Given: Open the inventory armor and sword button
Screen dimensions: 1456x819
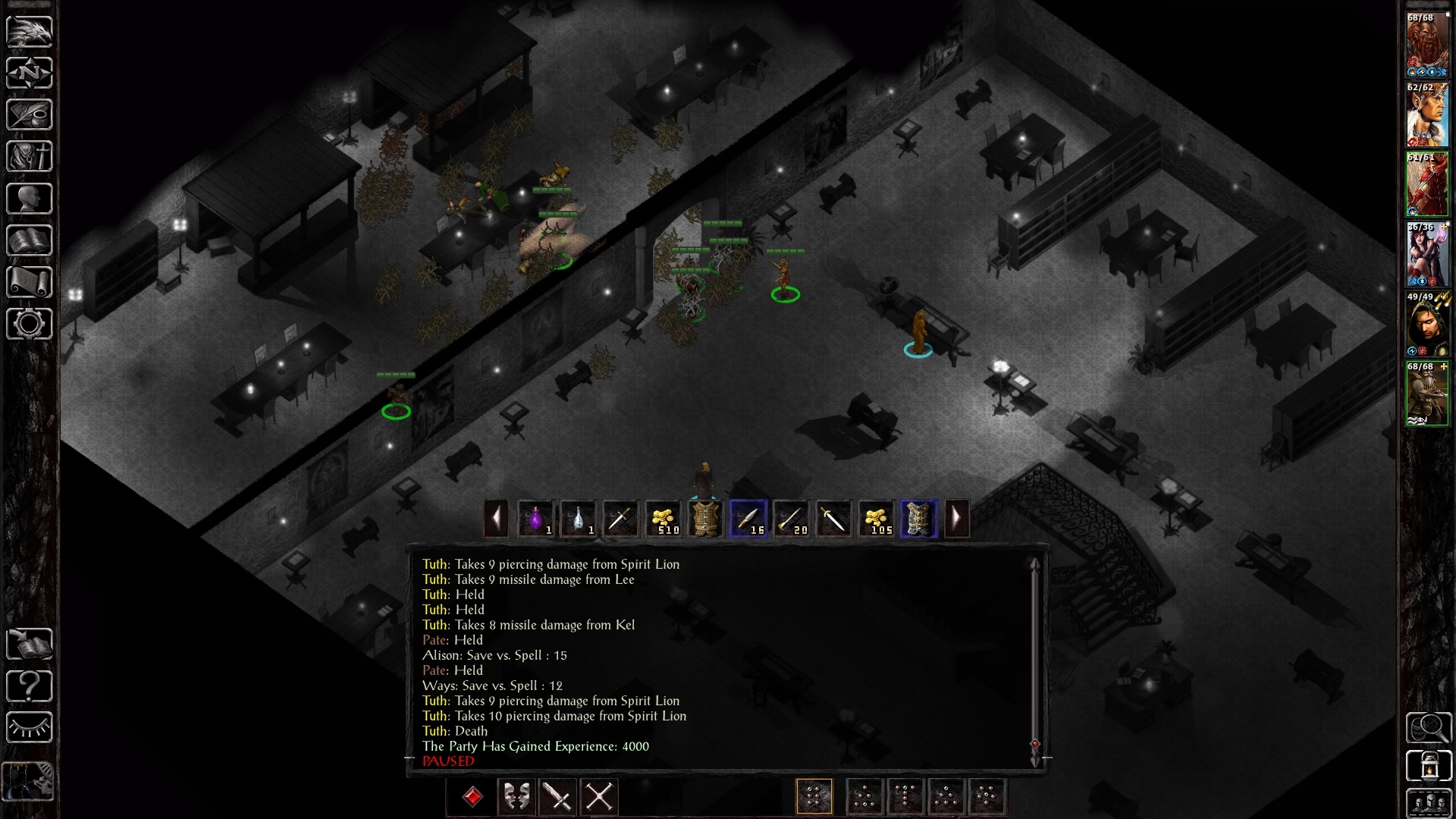Looking at the screenshot, I should tap(30, 157).
